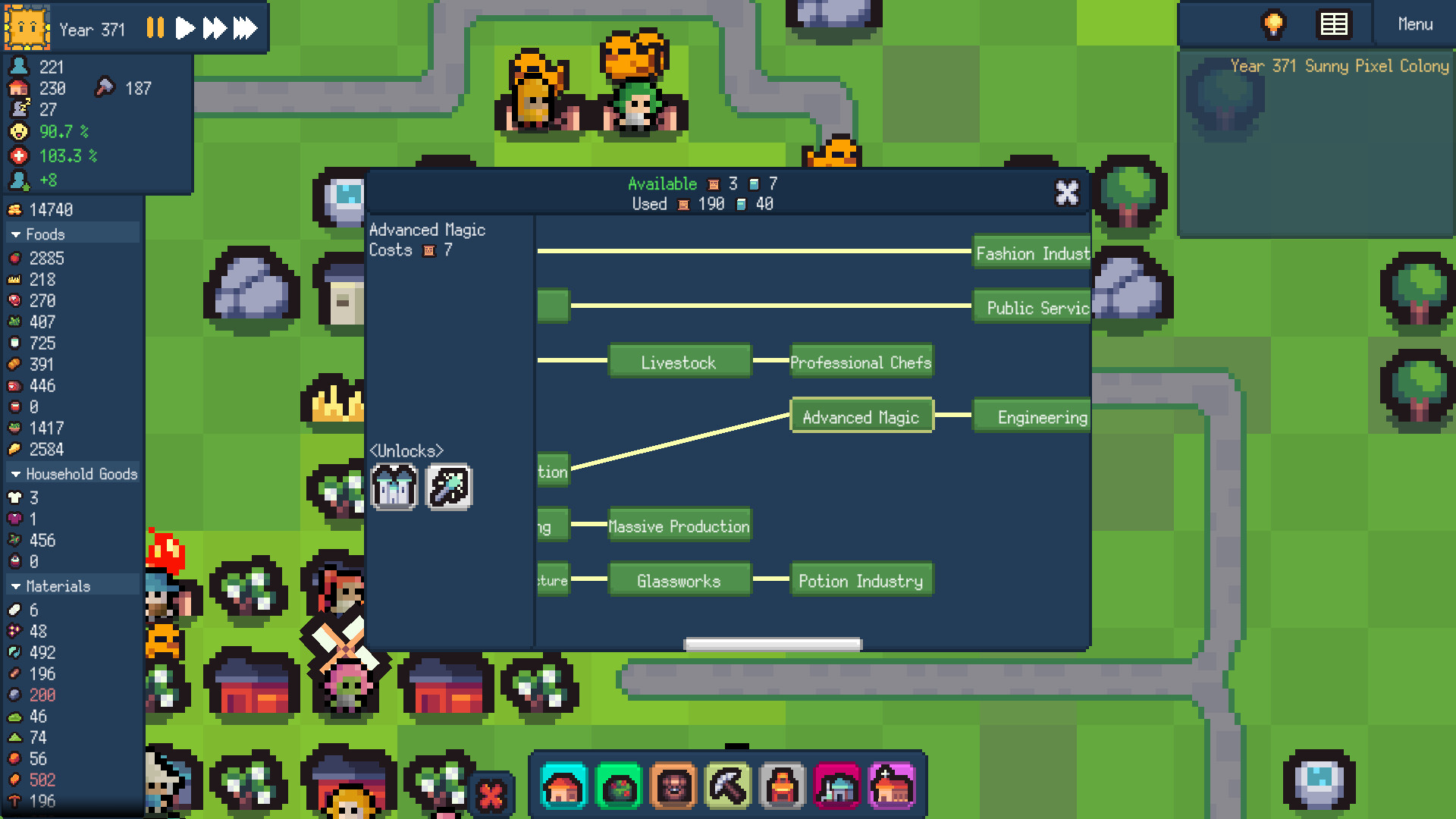The image size is (1456, 819).
Task: Open the mining pickaxe build category
Action: tap(729, 786)
